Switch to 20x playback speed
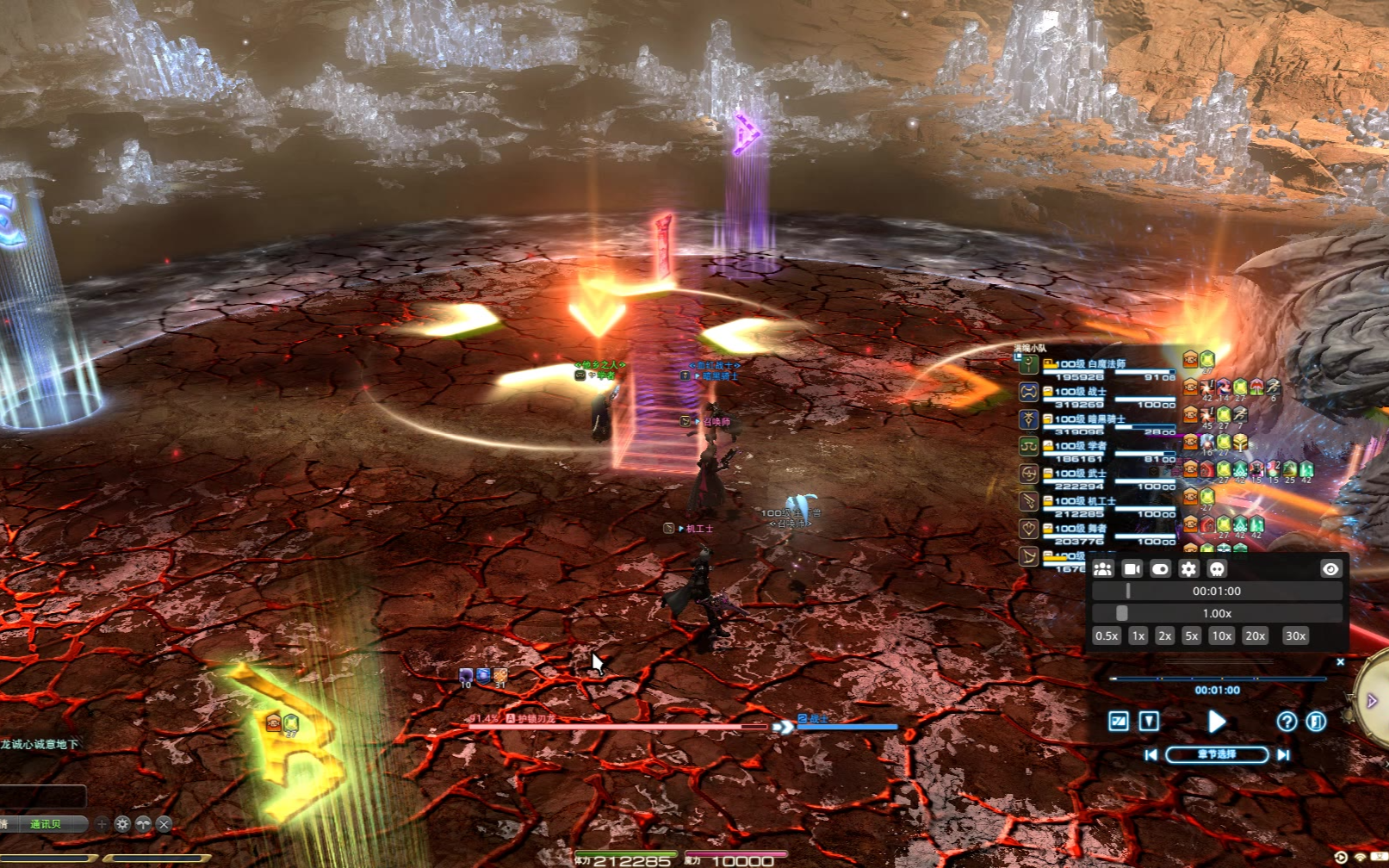Screen dimensions: 1389x868 coord(1255,635)
